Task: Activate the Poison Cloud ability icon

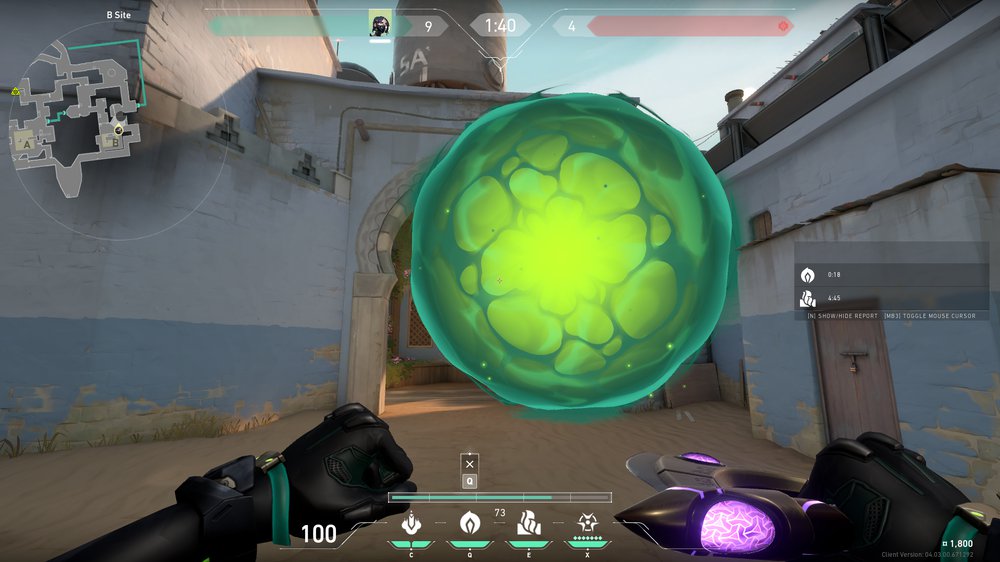Action: pyautogui.click(x=469, y=523)
